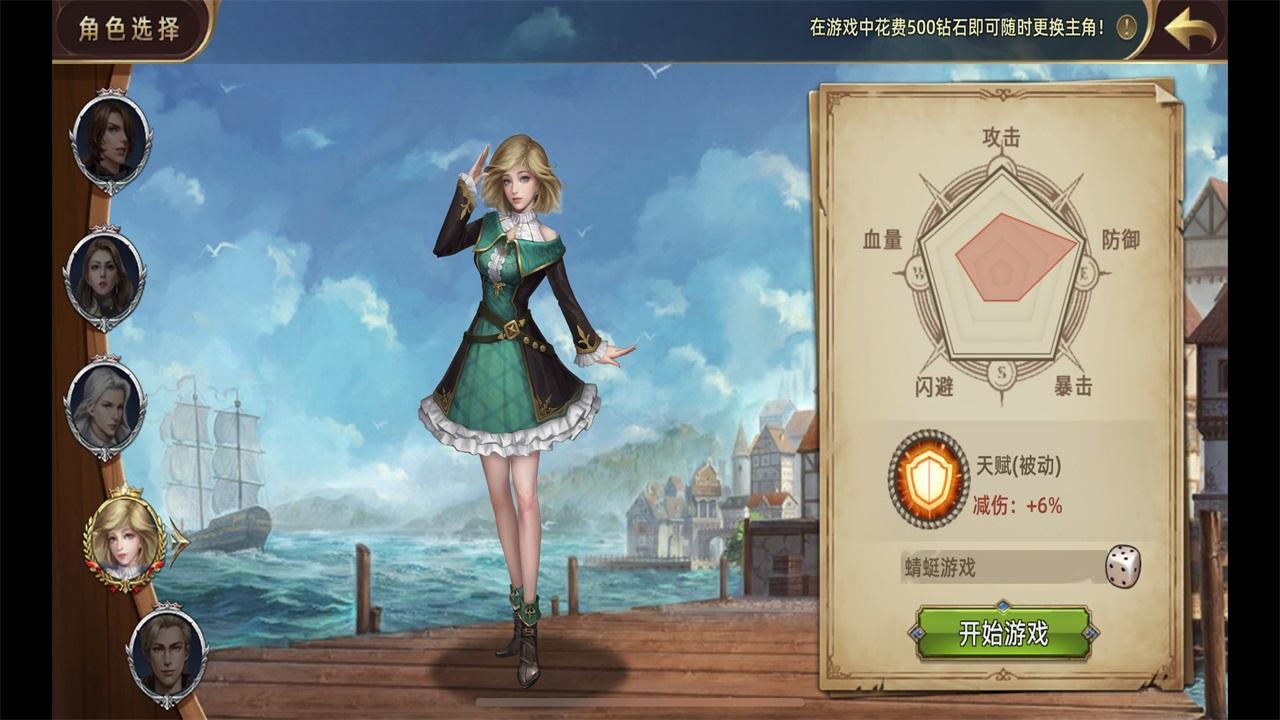
Task: Click the yellow arrow beside the selected portrait
Action: pos(178,543)
